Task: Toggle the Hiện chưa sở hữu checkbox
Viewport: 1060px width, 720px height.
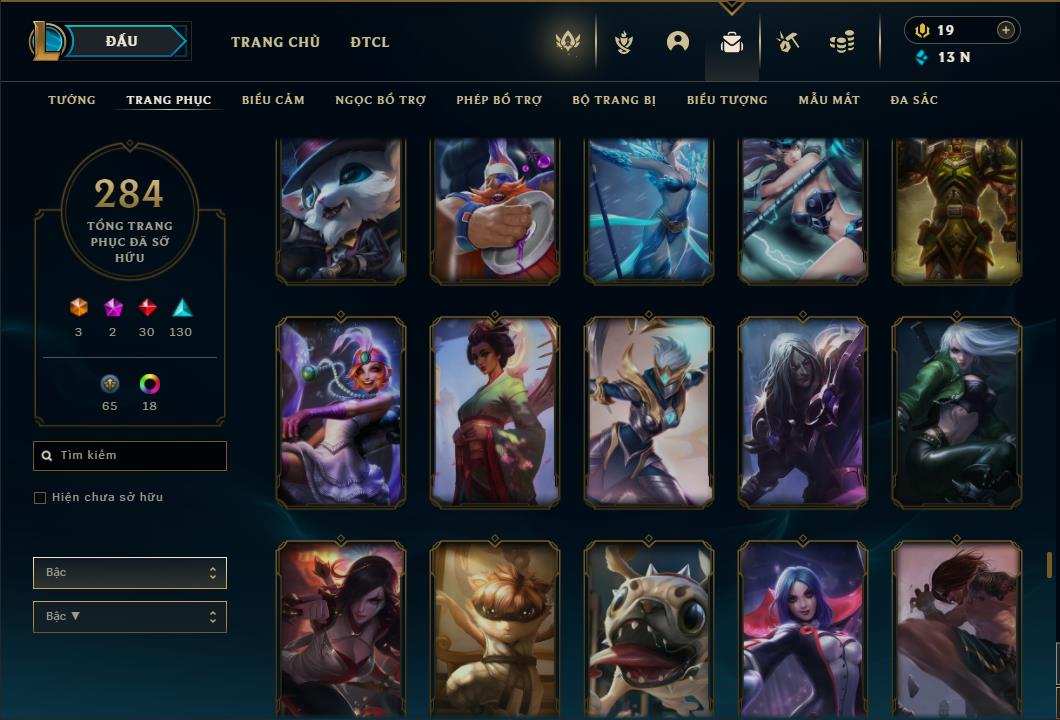Action: point(40,498)
